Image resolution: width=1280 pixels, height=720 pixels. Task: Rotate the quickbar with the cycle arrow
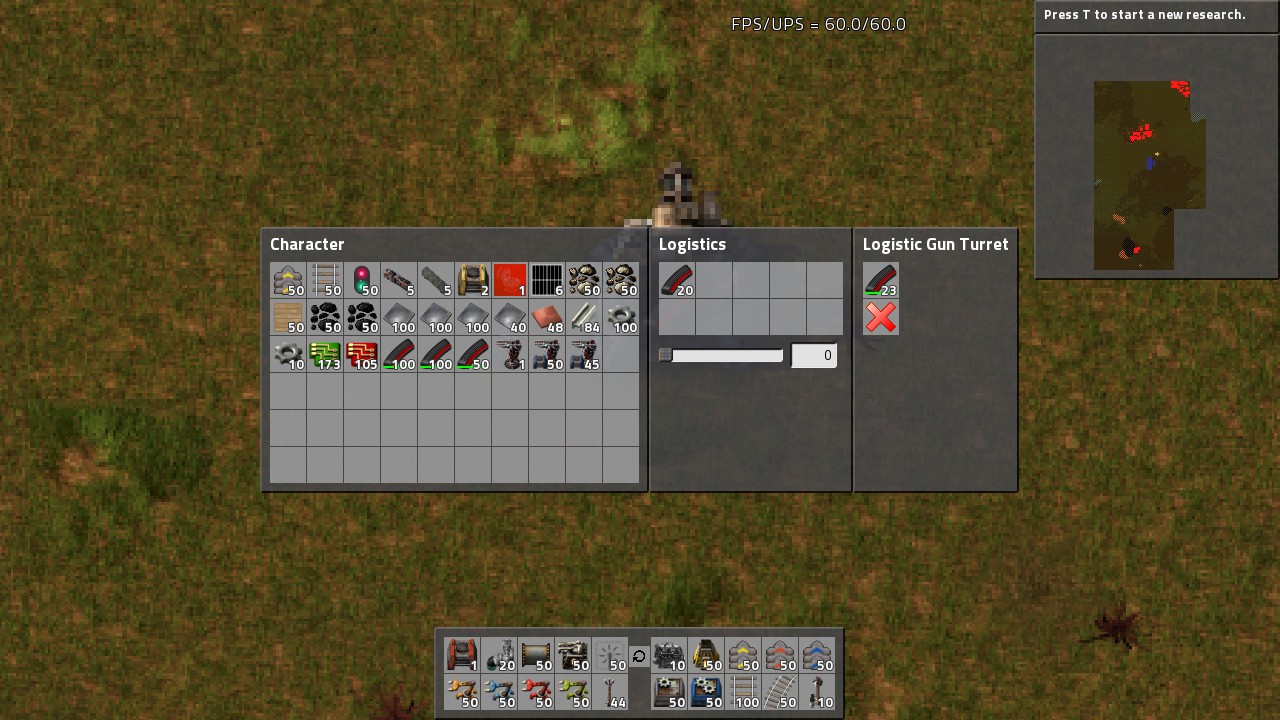pyautogui.click(x=639, y=656)
